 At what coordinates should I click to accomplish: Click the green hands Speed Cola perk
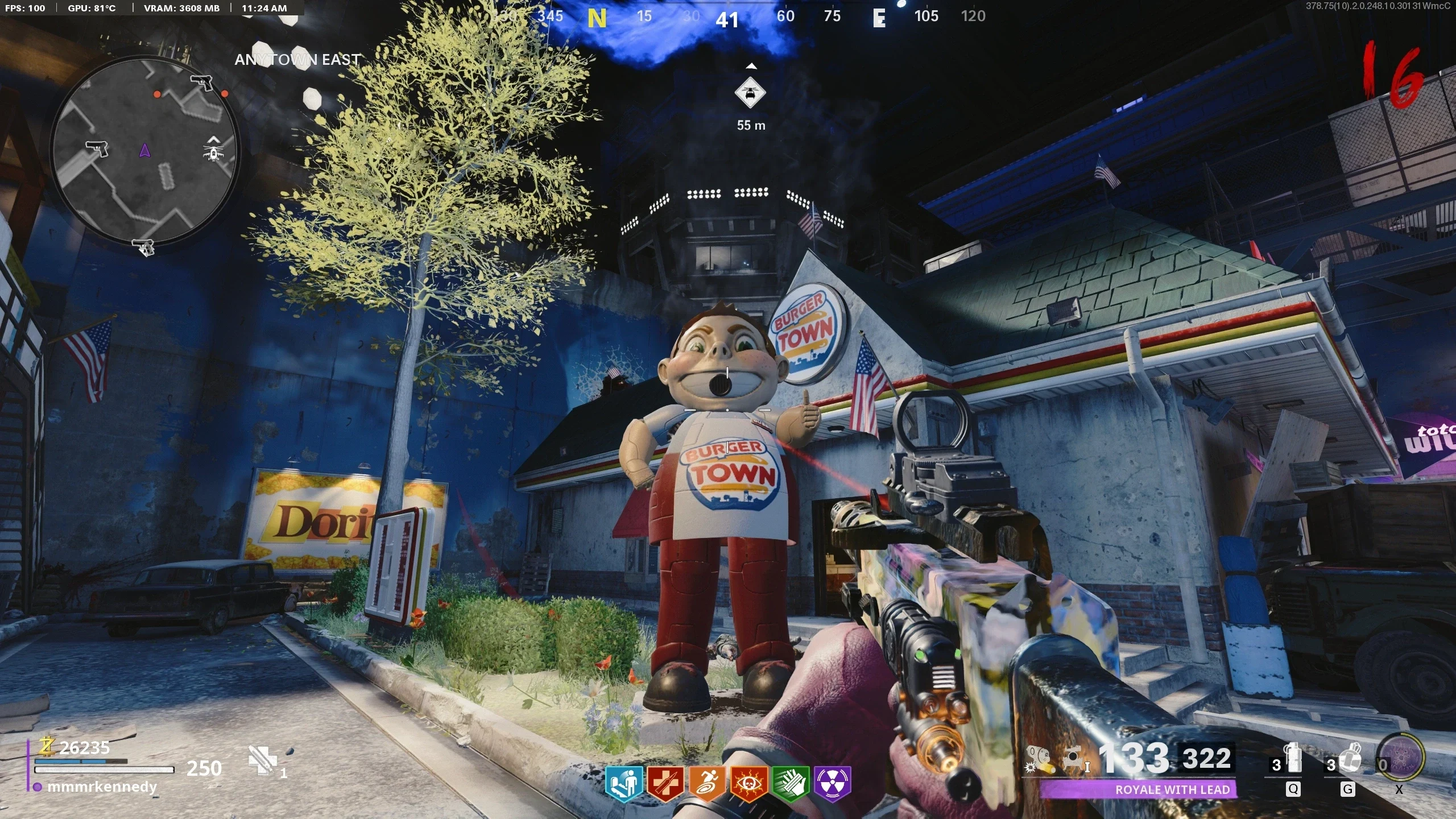click(791, 783)
